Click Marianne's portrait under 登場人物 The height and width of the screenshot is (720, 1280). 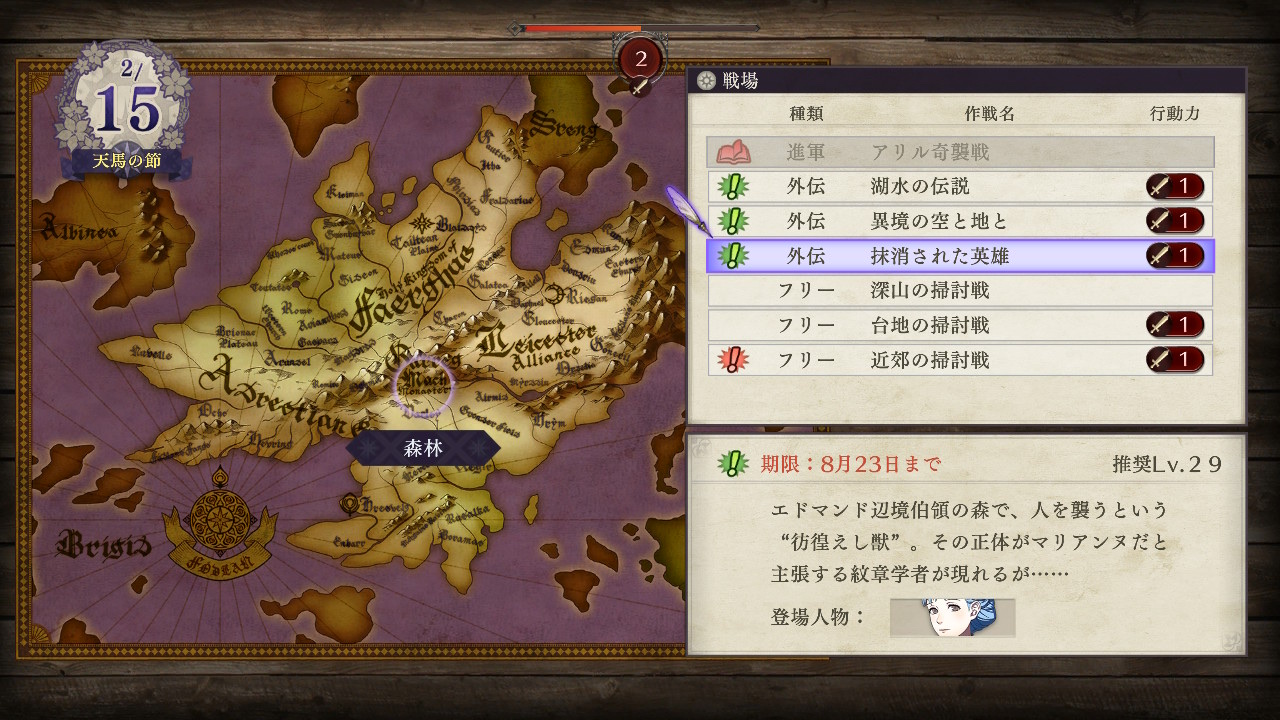pyautogui.click(x=952, y=618)
